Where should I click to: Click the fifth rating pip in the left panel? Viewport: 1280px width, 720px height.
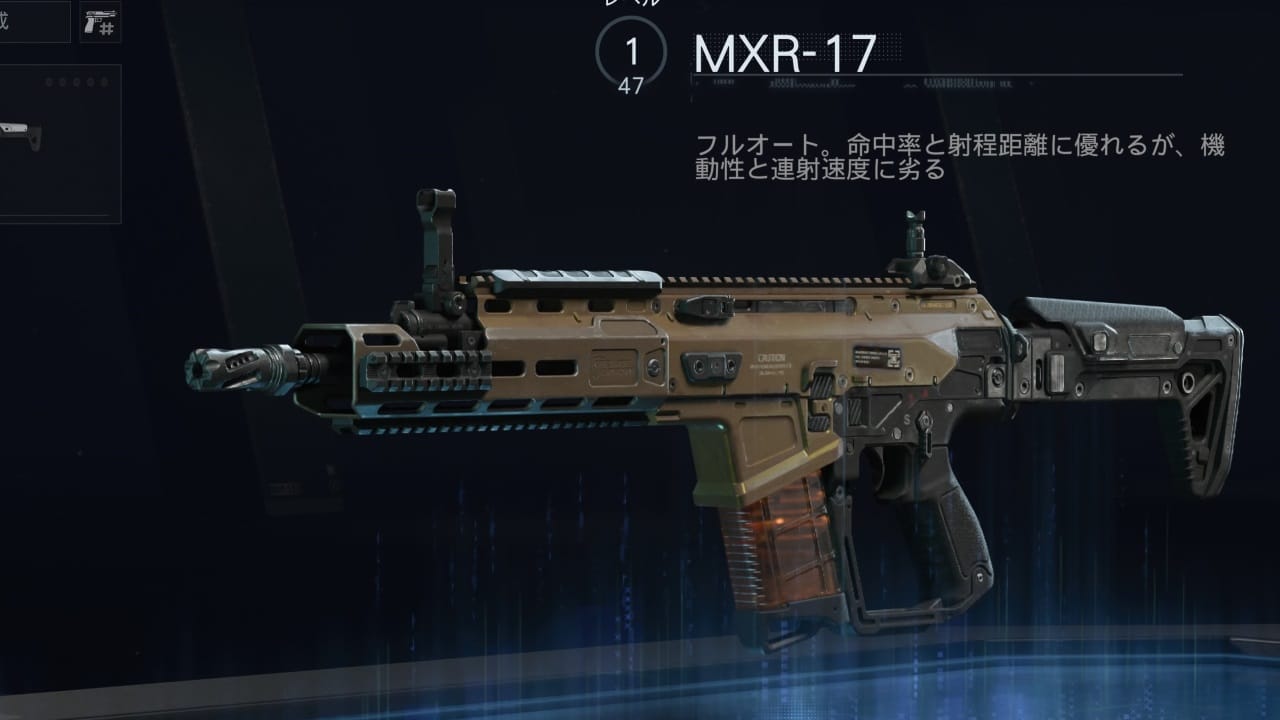coord(103,82)
